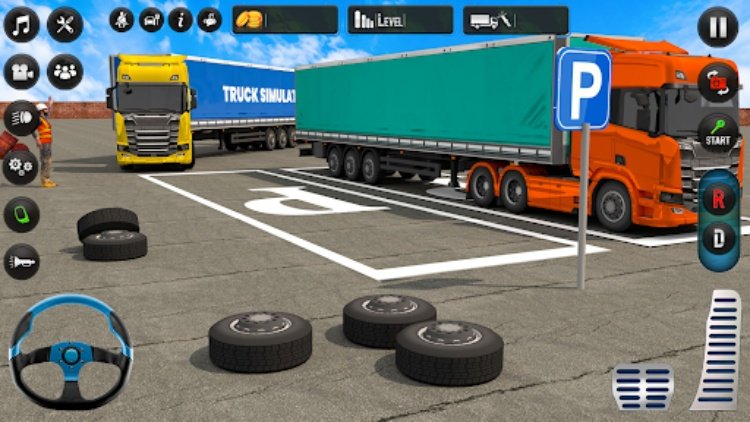Turn on the headlights
The image size is (750, 422).
tap(21, 118)
